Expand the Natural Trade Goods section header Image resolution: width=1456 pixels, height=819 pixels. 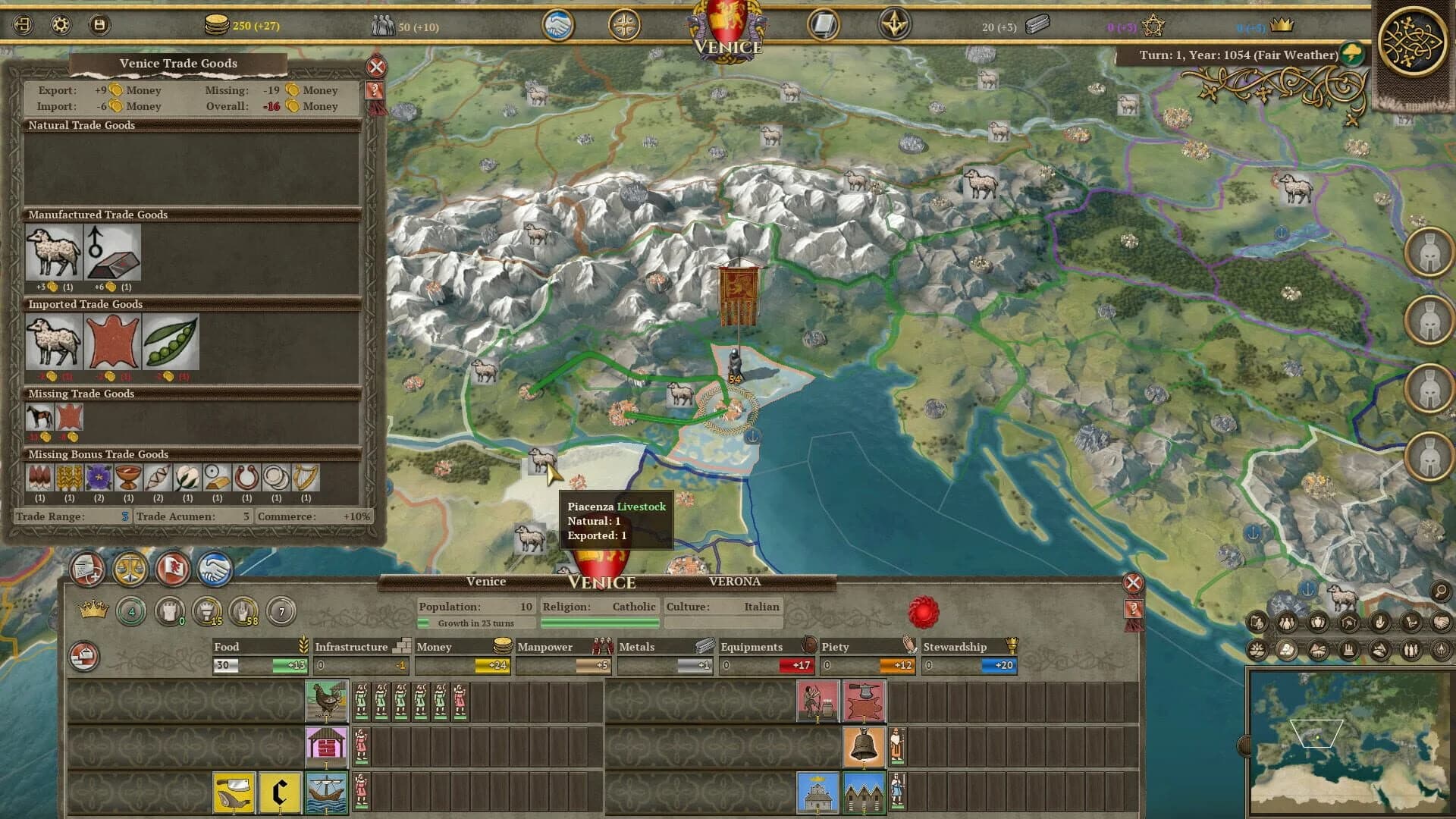[x=82, y=124]
